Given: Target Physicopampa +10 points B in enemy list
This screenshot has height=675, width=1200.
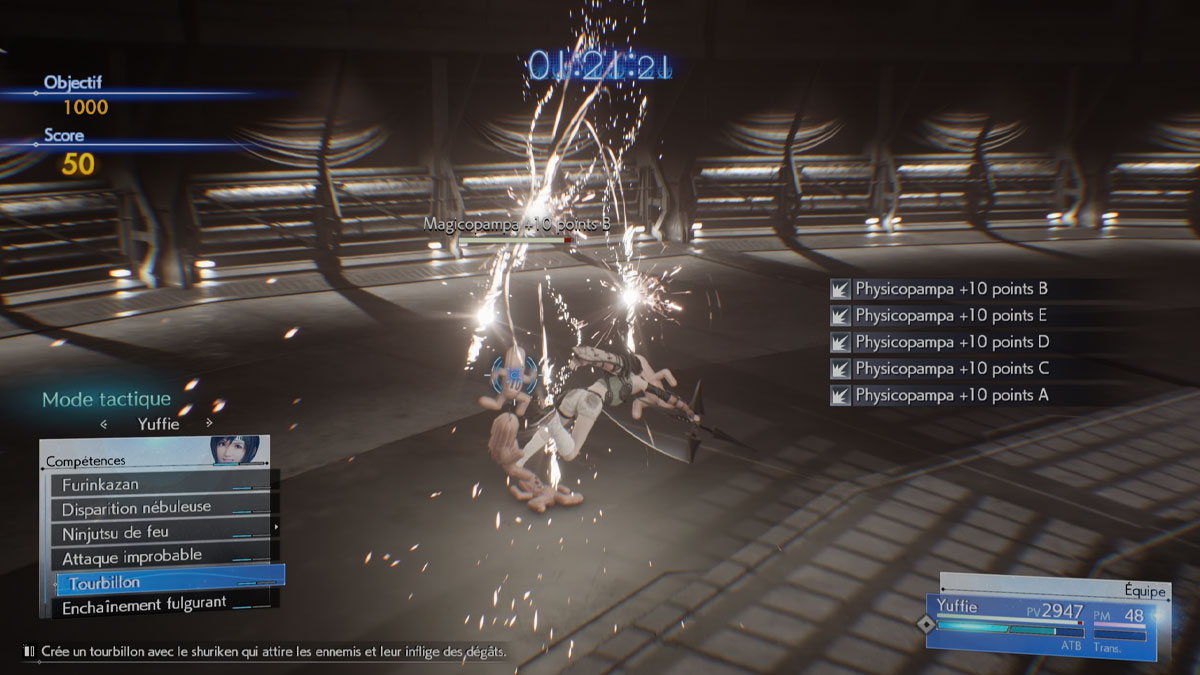Looking at the screenshot, I should (950, 289).
